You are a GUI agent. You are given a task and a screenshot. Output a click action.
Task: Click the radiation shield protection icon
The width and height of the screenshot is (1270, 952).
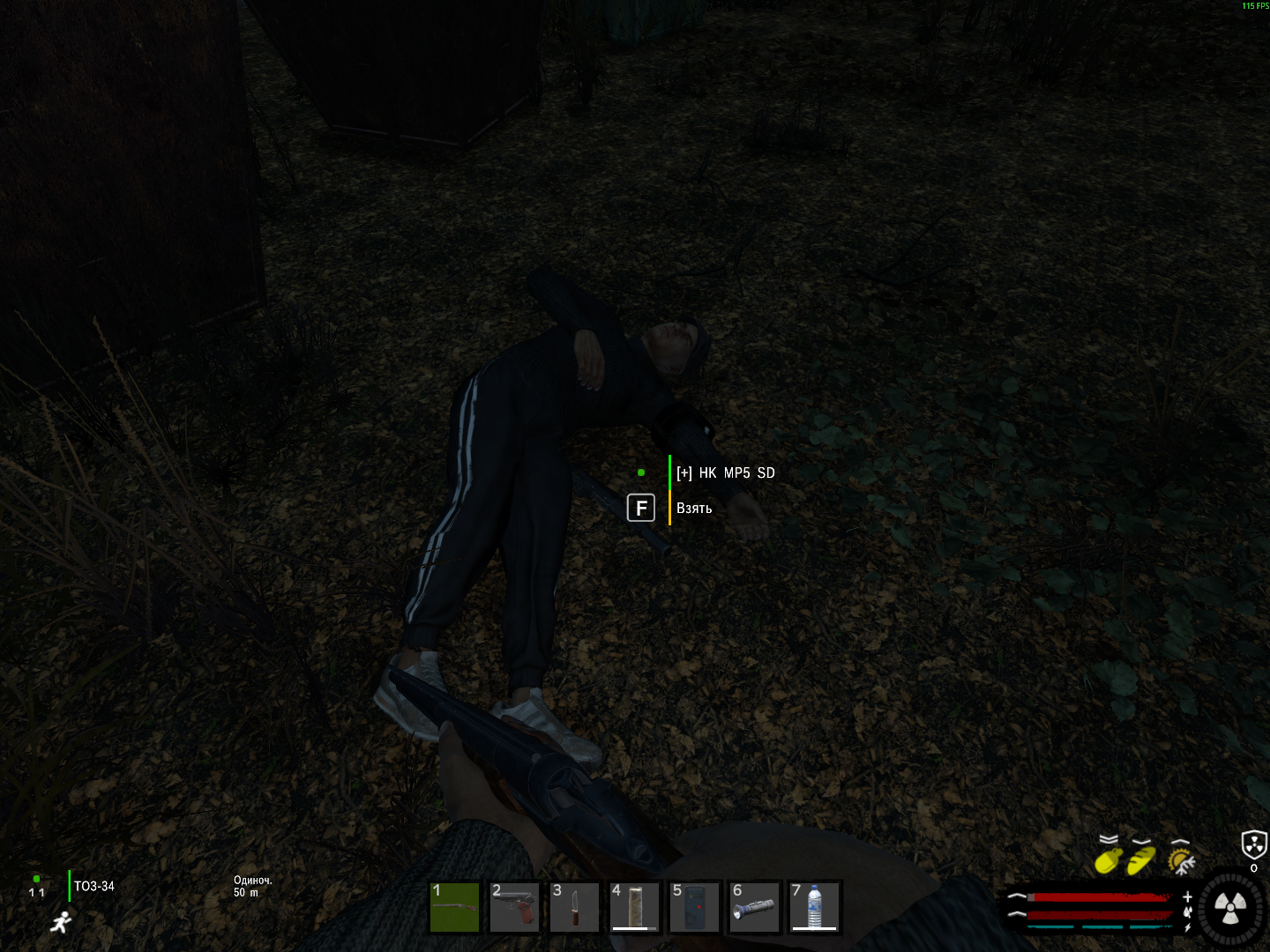click(x=1253, y=844)
